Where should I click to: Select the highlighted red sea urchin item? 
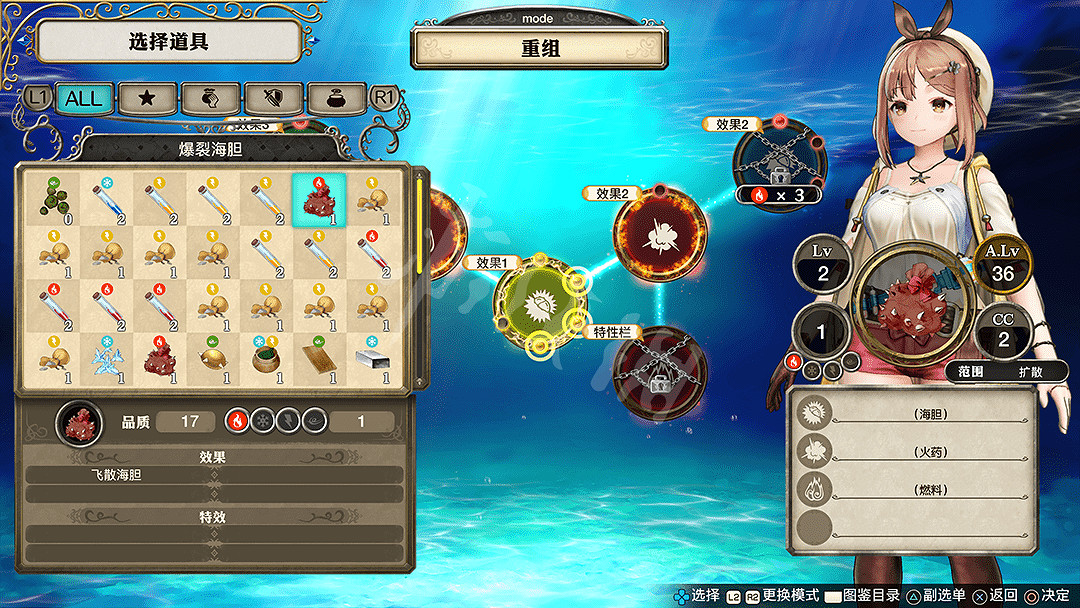(x=319, y=199)
